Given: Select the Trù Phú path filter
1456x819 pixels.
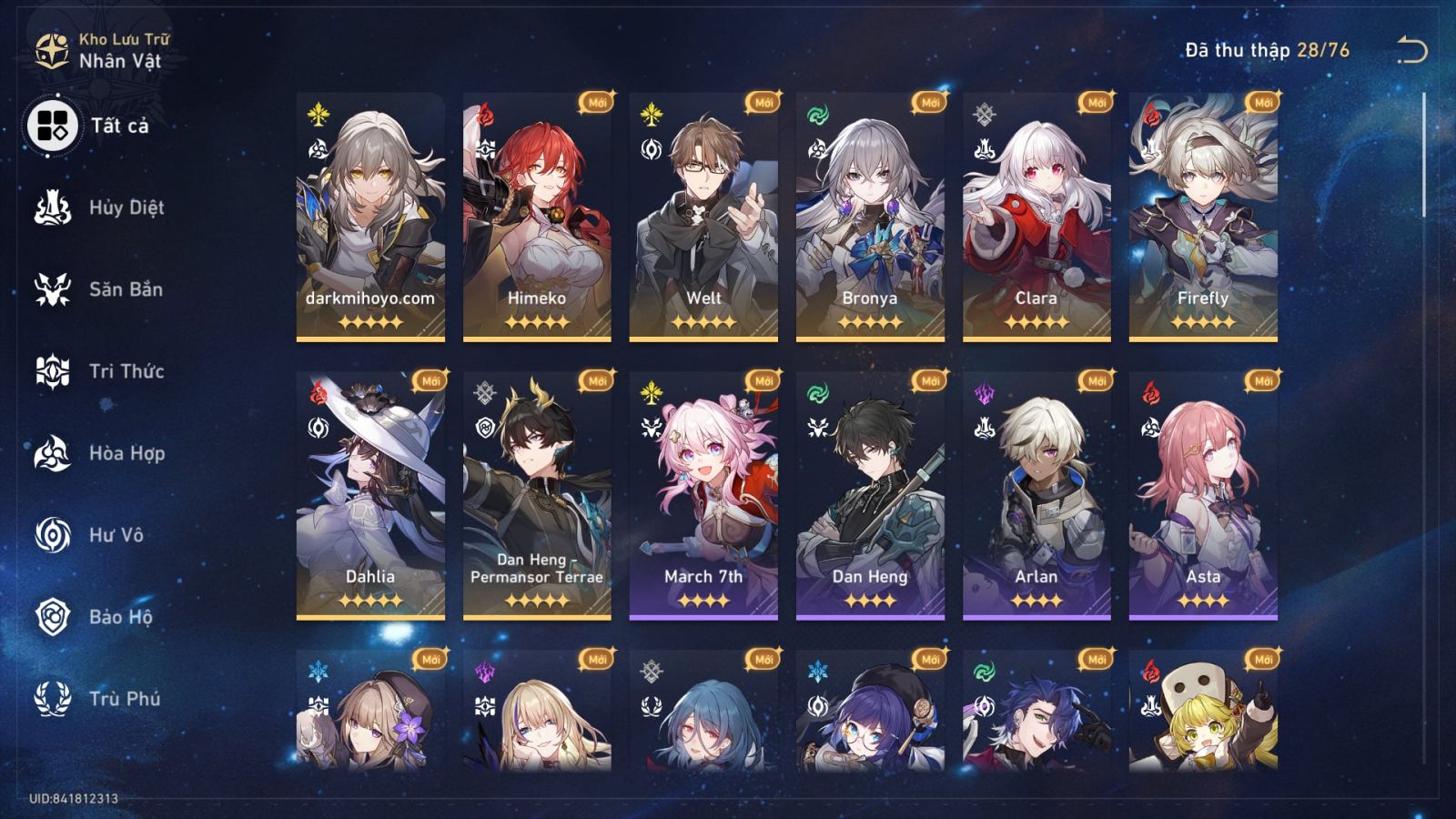Looking at the screenshot, I should point(55,701).
